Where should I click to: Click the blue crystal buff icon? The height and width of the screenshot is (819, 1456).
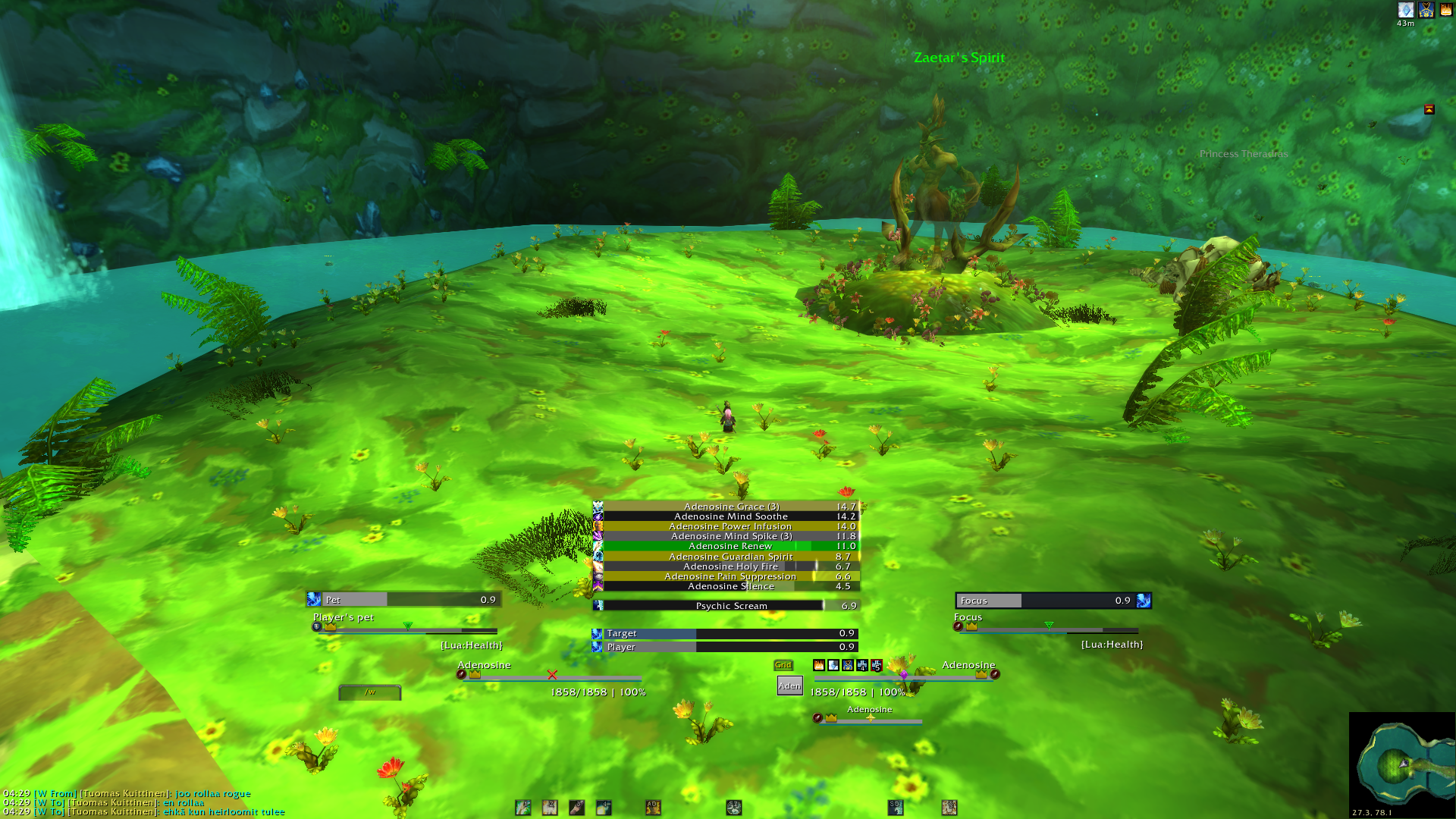tap(1405, 10)
